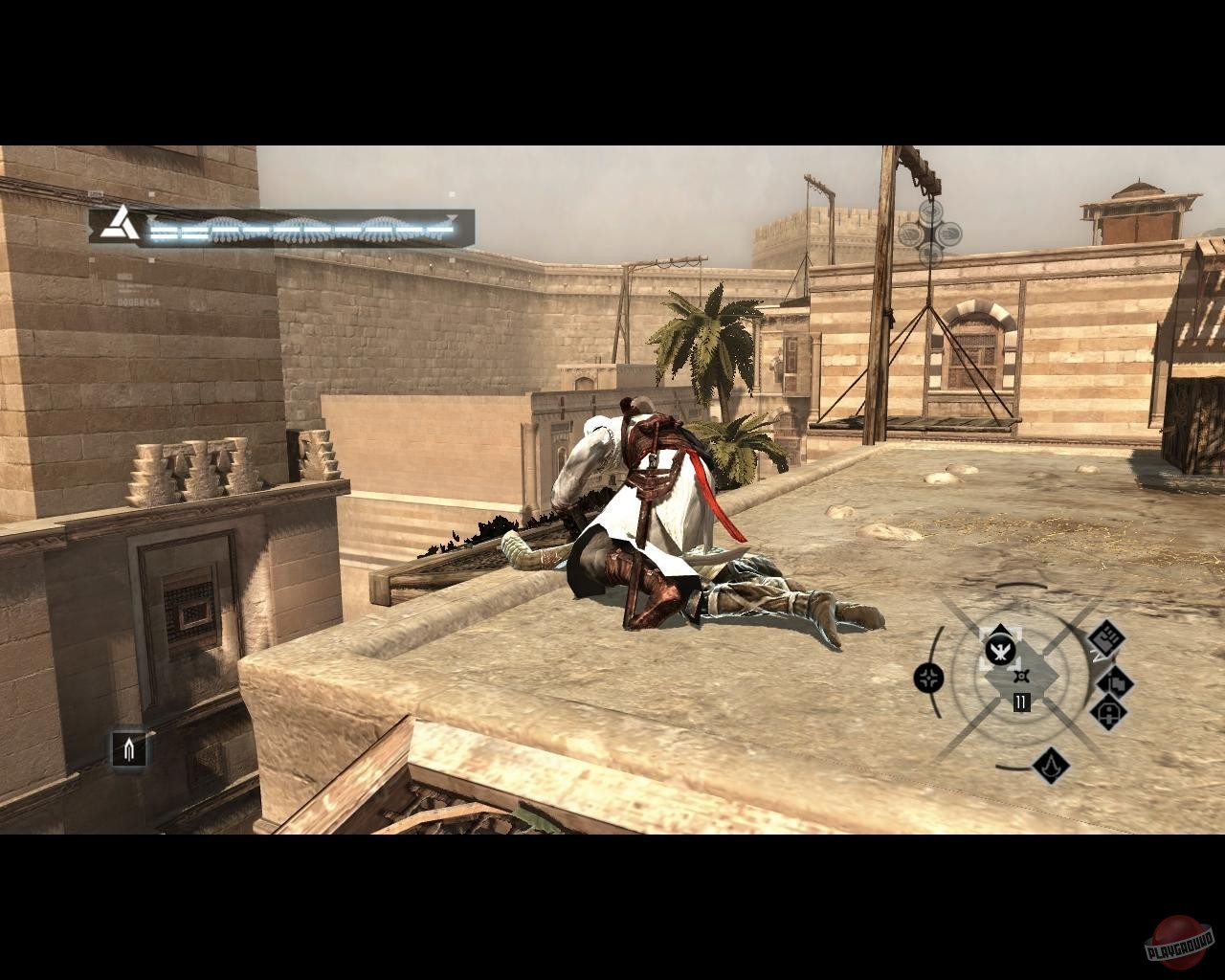Click the cross weapon symbol inside the selector diamond

pyautogui.click(x=1022, y=675)
